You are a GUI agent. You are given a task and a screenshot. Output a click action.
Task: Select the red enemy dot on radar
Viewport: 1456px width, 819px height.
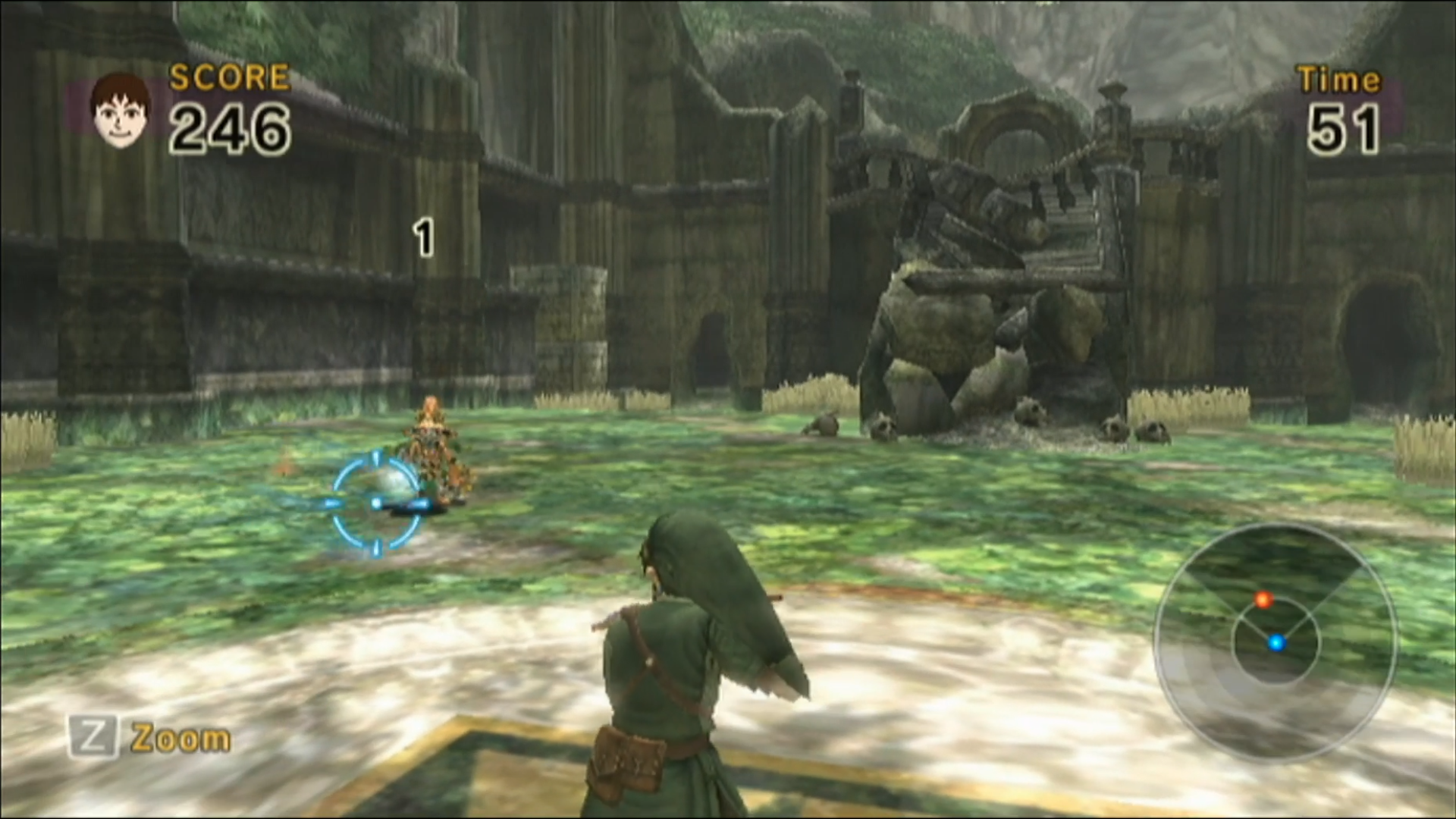click(1263, 601)
